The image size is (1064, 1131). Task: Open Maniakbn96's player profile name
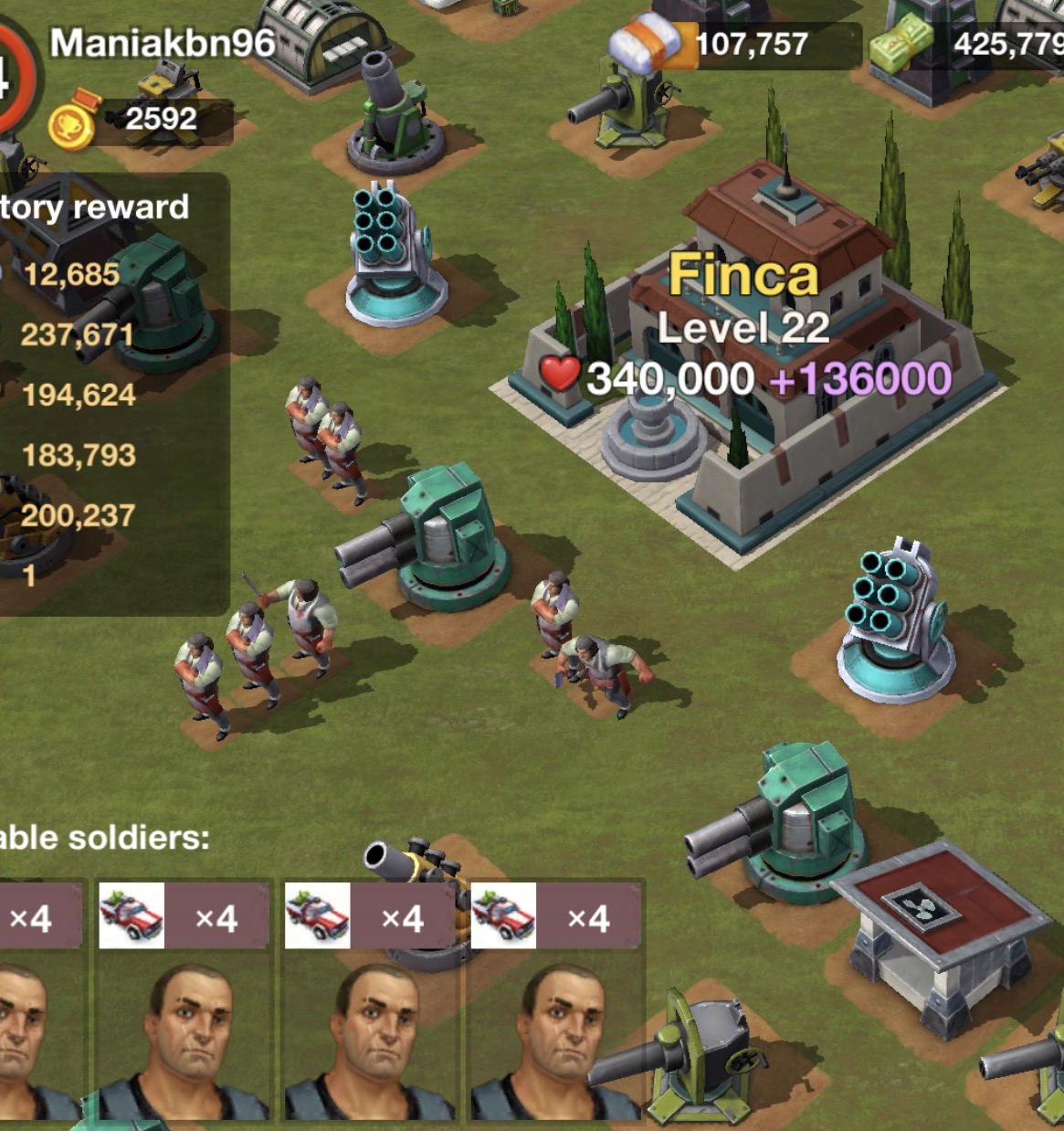coord(163,43)
